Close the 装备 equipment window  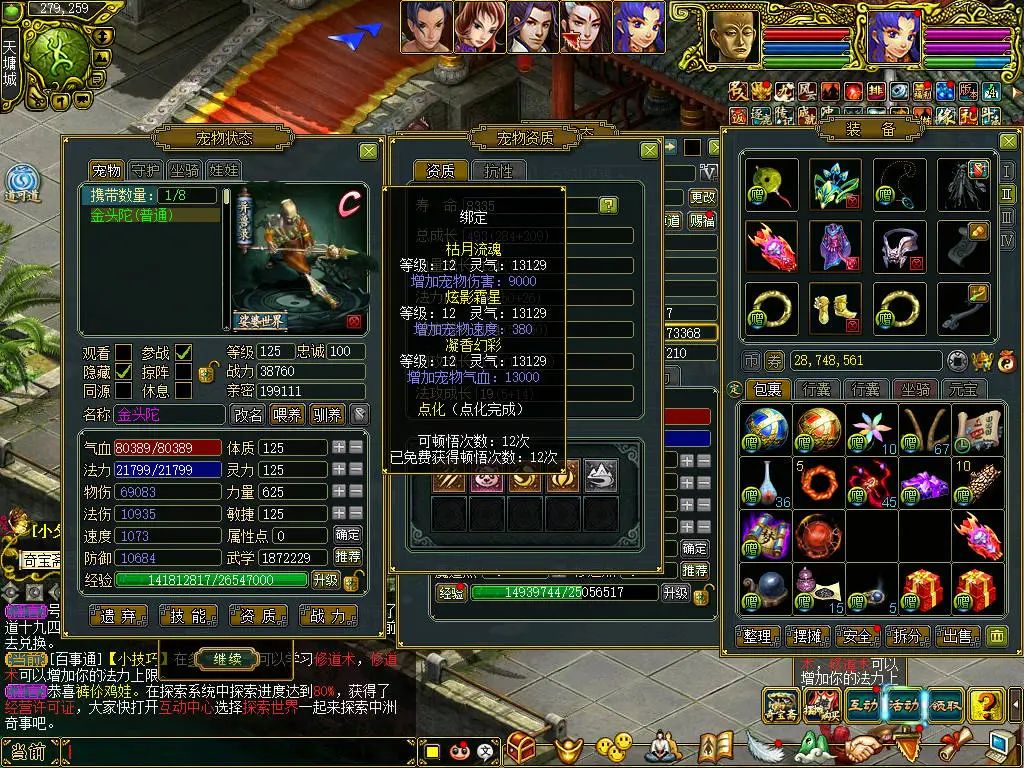click(x=1007, y=142)
